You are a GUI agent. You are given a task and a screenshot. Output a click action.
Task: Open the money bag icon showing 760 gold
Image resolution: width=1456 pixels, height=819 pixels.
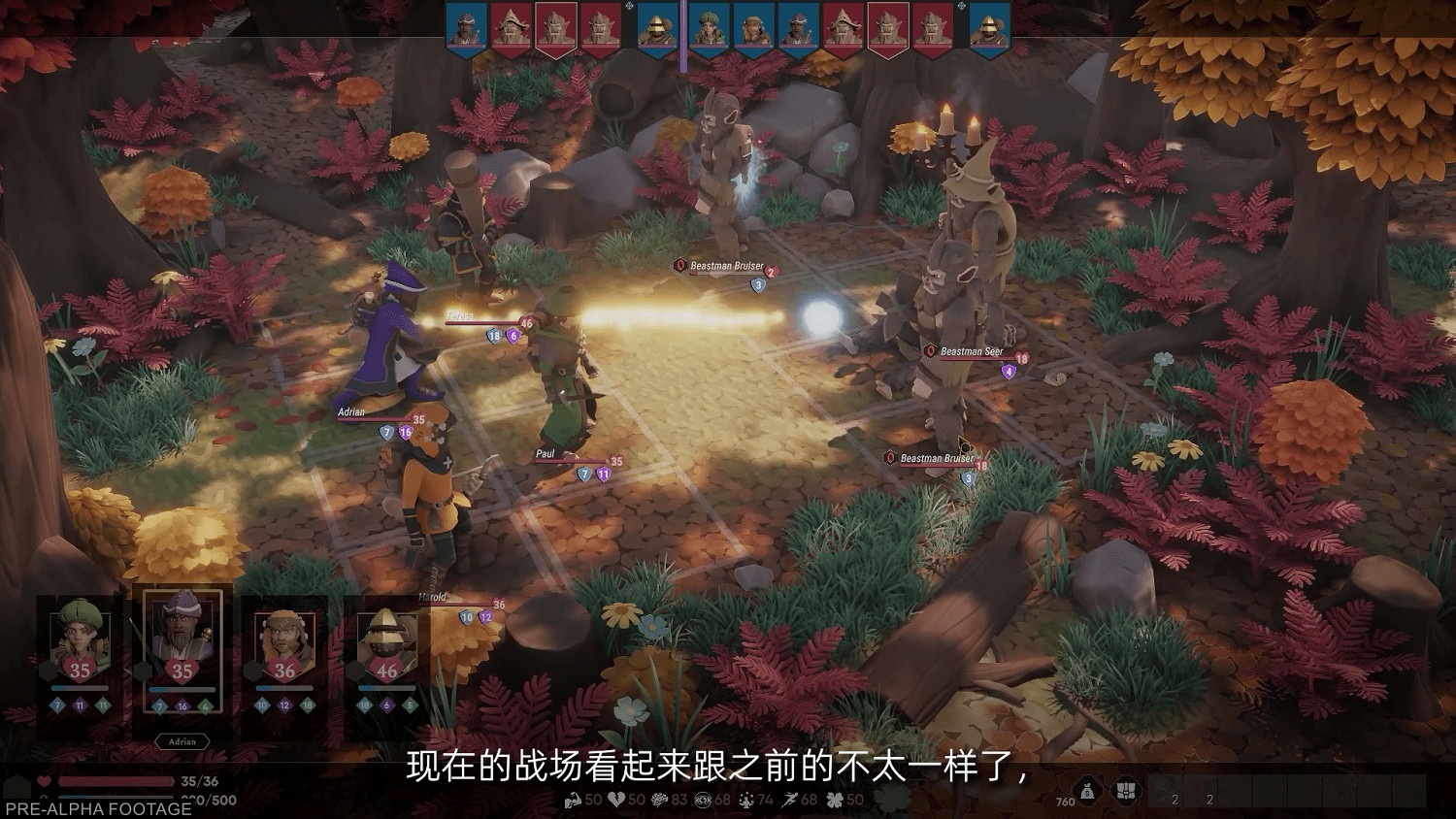coord(1087,791)
